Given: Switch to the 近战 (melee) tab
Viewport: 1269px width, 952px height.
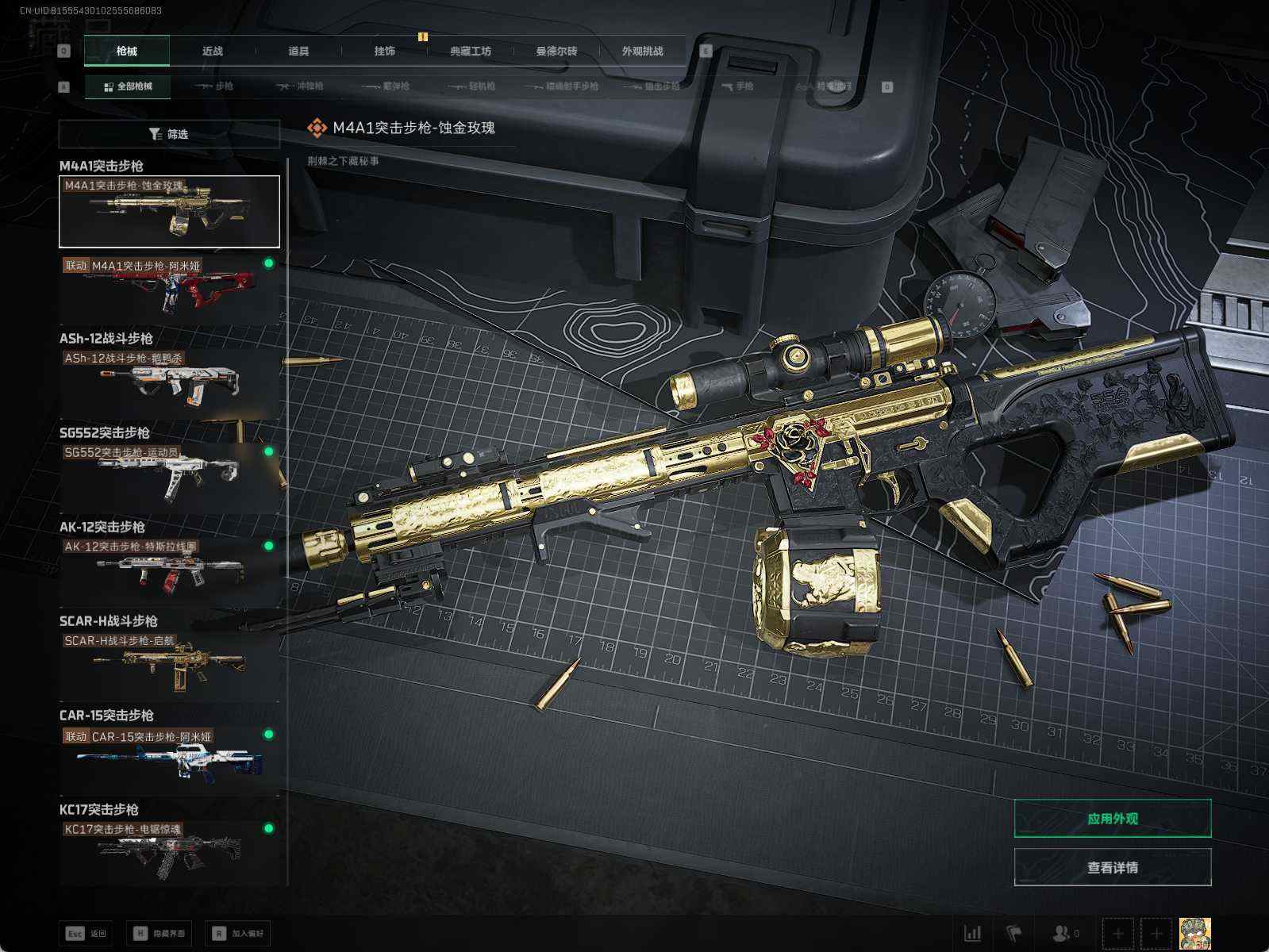Looking at the screenshot, I should [213, 52].
